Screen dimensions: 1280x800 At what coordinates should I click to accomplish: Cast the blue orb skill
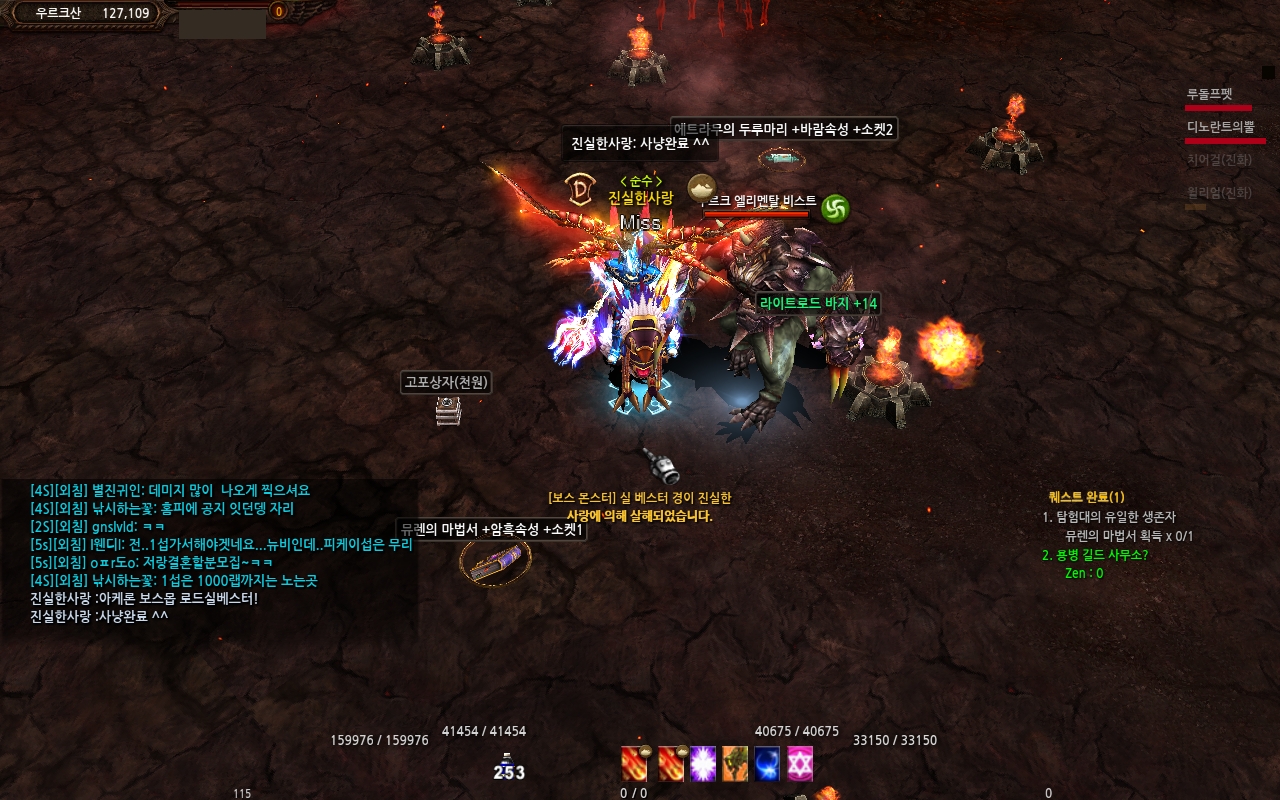point(767,764)
